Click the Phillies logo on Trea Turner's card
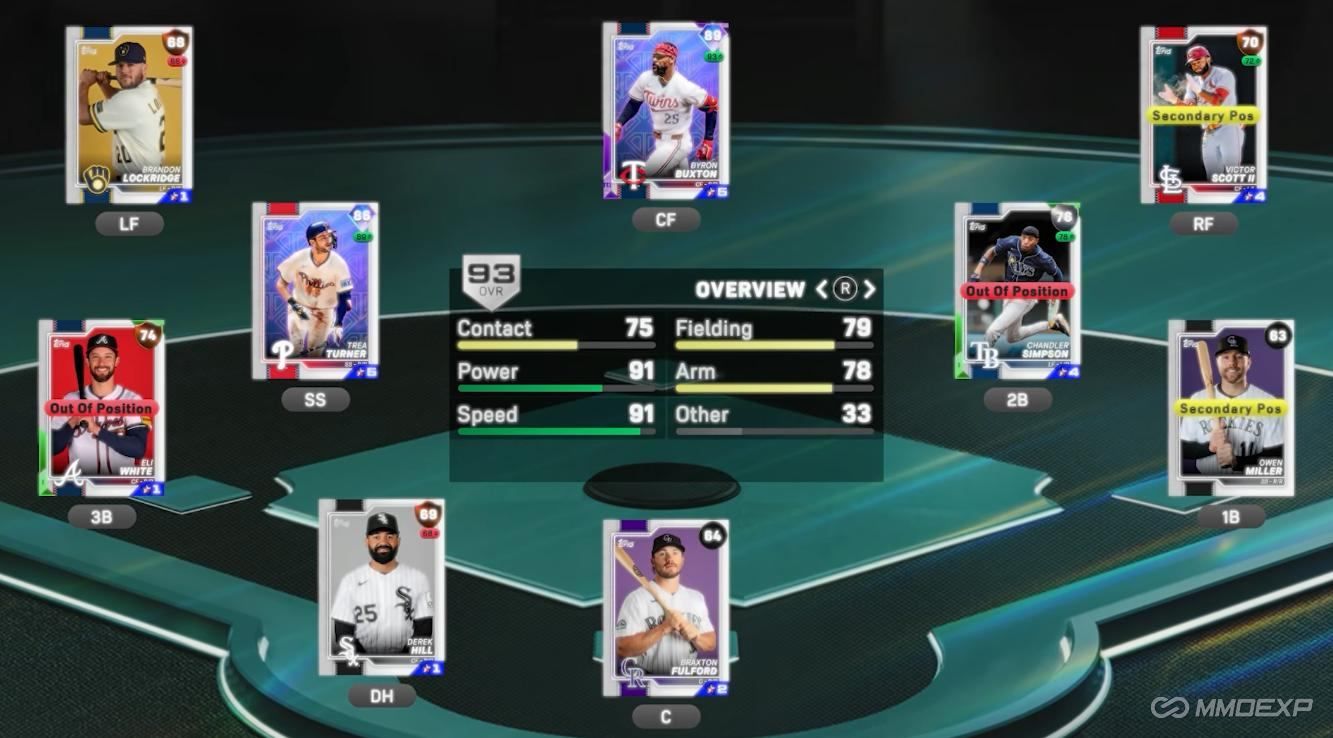This screenshot has width=1333, height=738. [281, 355]
